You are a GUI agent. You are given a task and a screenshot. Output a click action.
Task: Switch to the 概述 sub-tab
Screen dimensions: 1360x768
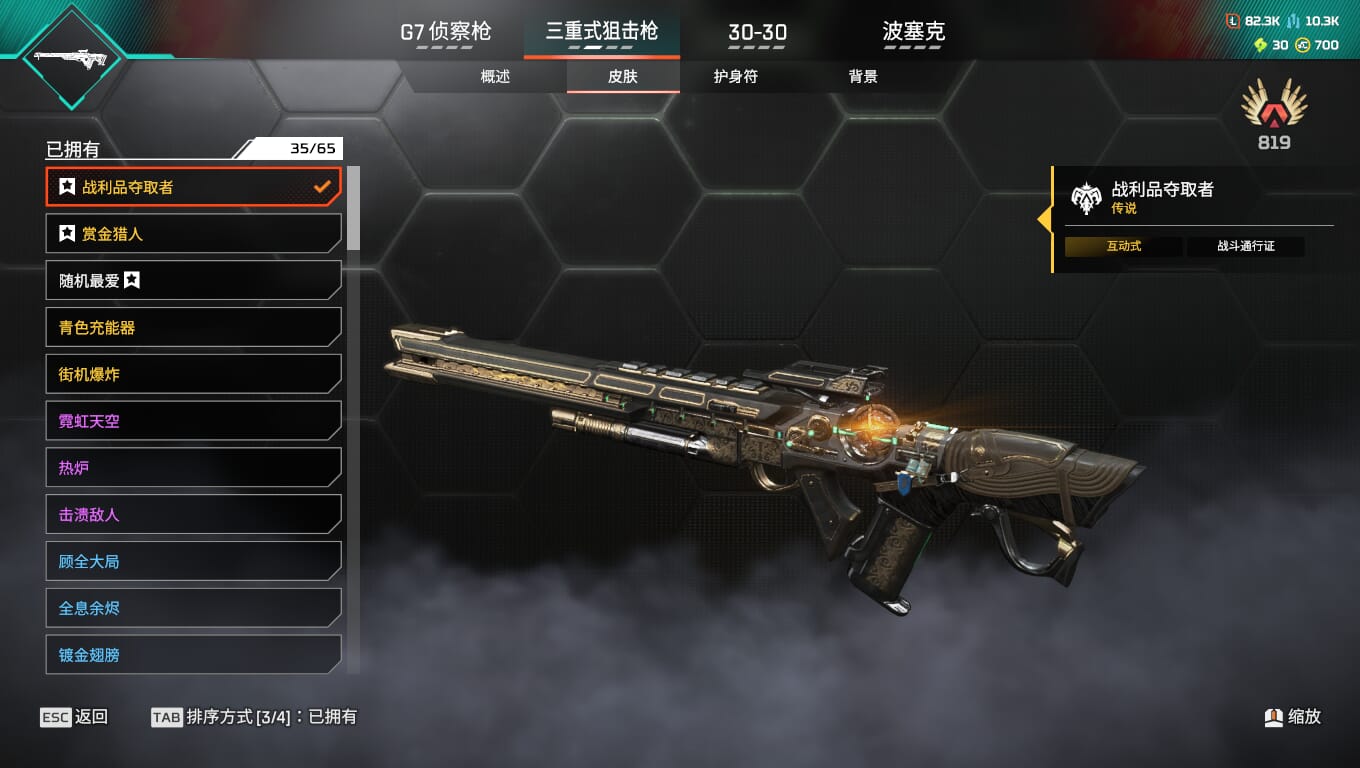click(x=495, y=77)
